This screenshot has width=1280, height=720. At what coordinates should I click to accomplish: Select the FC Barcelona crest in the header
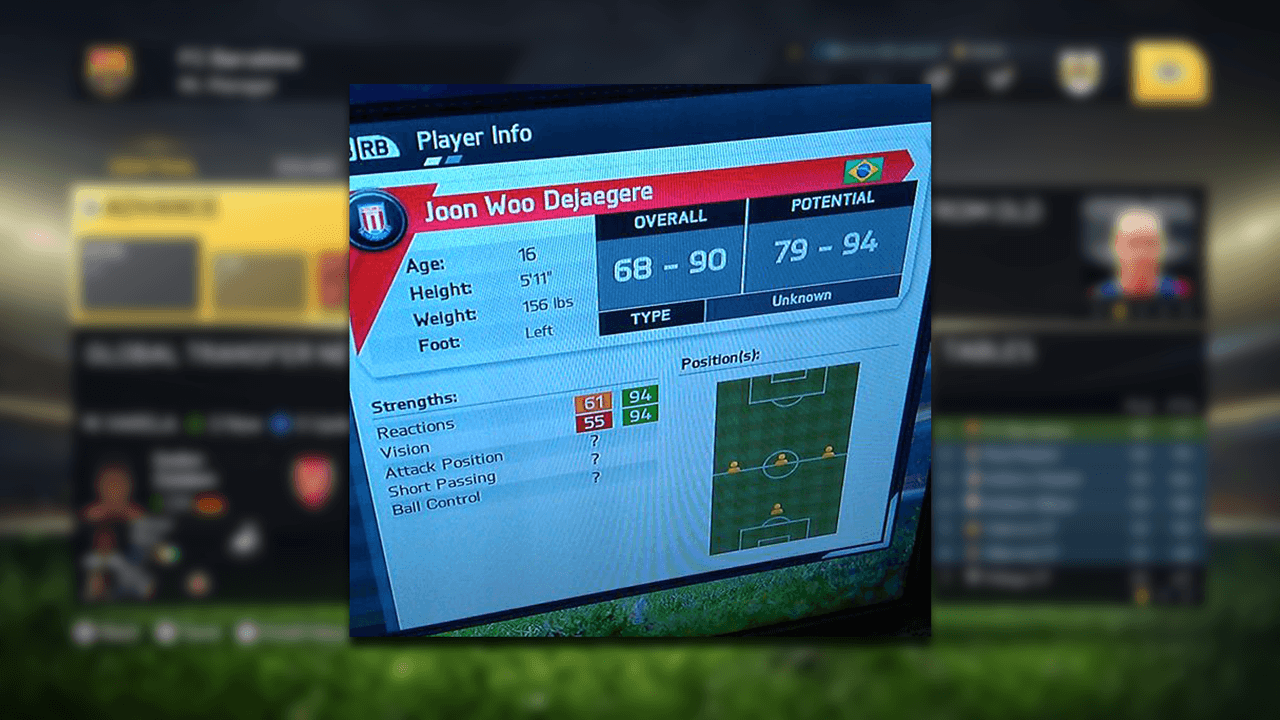pyautogui.click(x=108, y=71)
